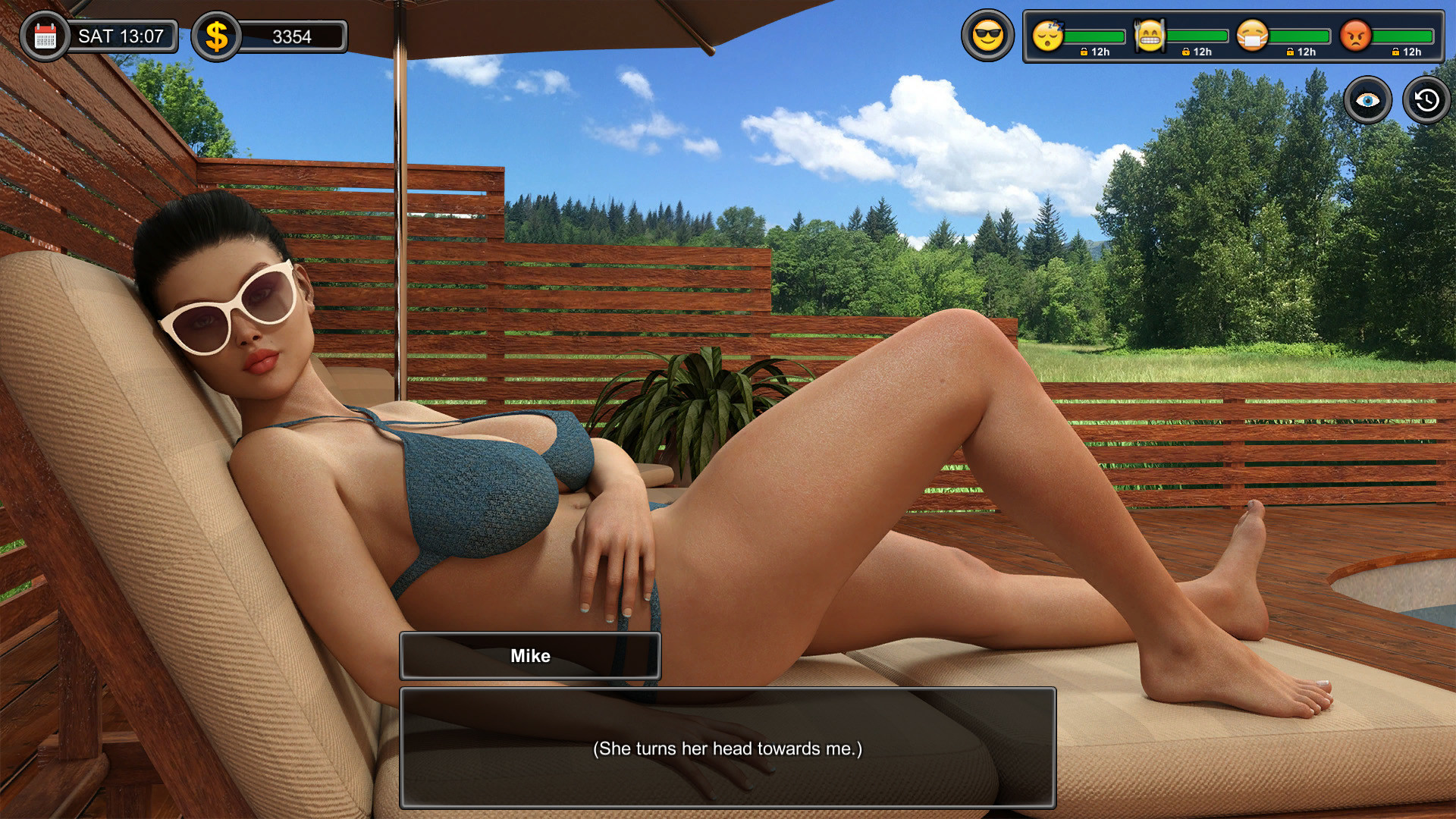Advance the dialogue by clicking the text box
1456x819 pixels.
click(x=727, y=748)
